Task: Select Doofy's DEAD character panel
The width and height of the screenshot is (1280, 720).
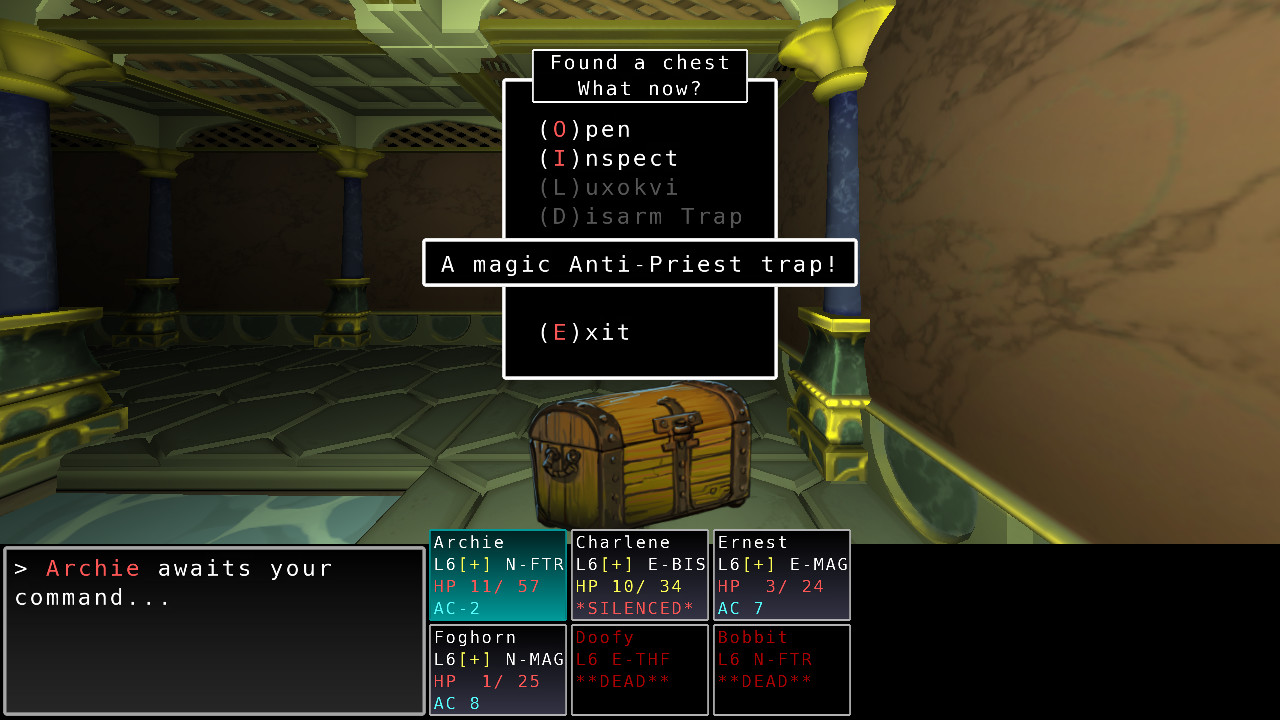Action: [x=639, y=669]
